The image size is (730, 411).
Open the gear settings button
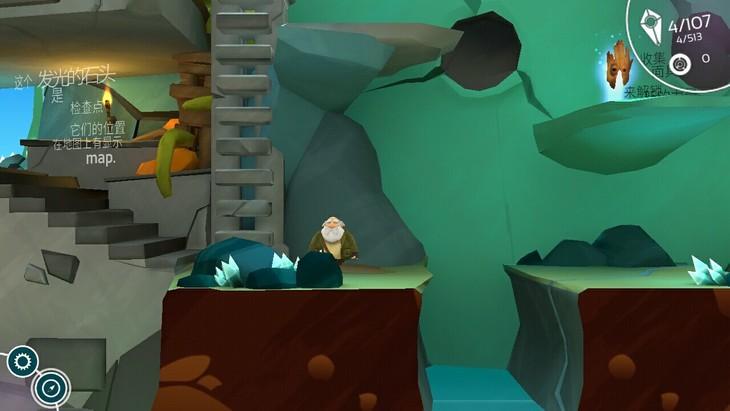[x=22, y=361]
